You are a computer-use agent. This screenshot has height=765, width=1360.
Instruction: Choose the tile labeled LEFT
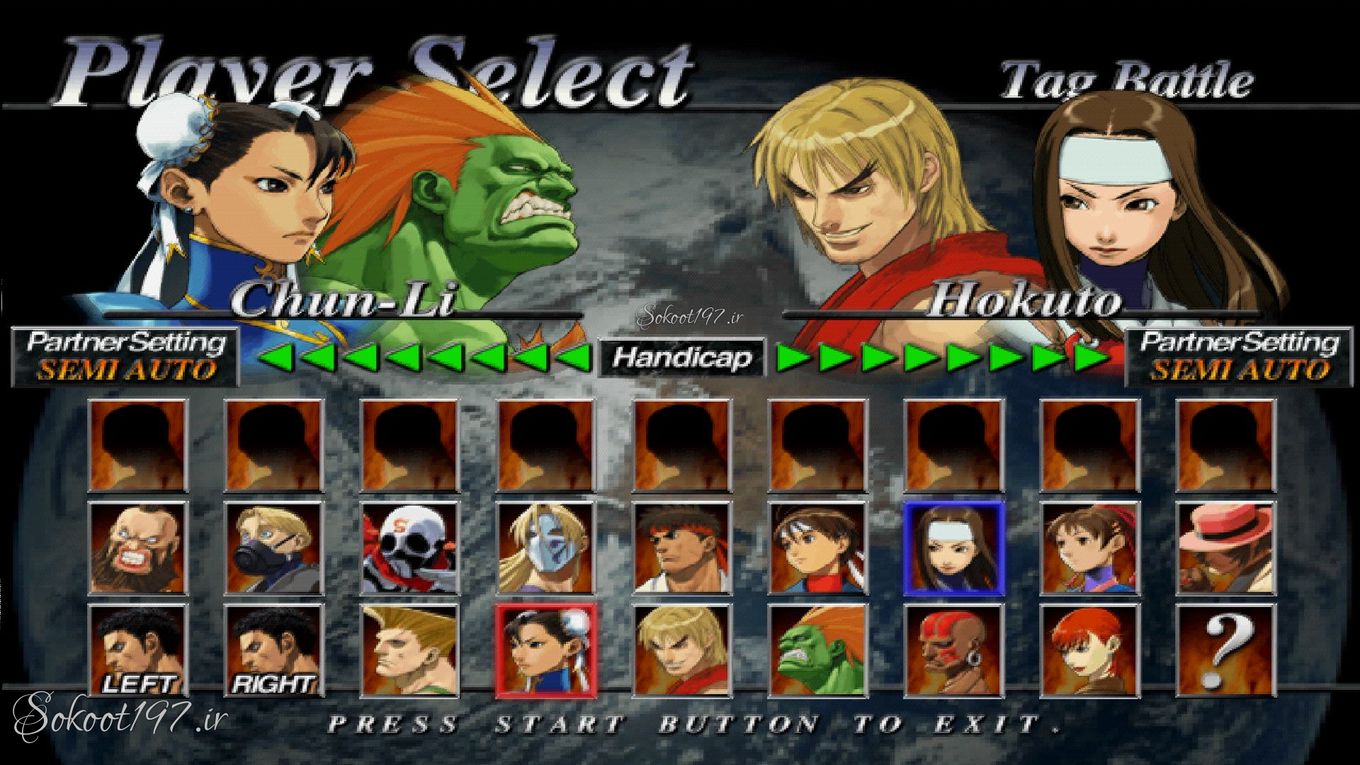137,651
